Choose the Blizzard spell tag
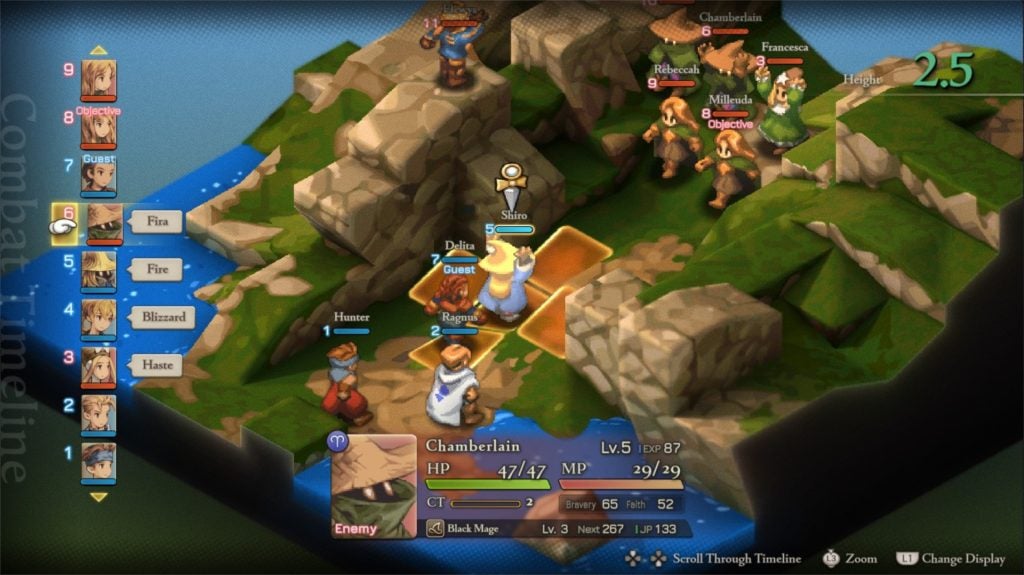Viewport: 1024px width, 575px height. click(x=161, y=317)
